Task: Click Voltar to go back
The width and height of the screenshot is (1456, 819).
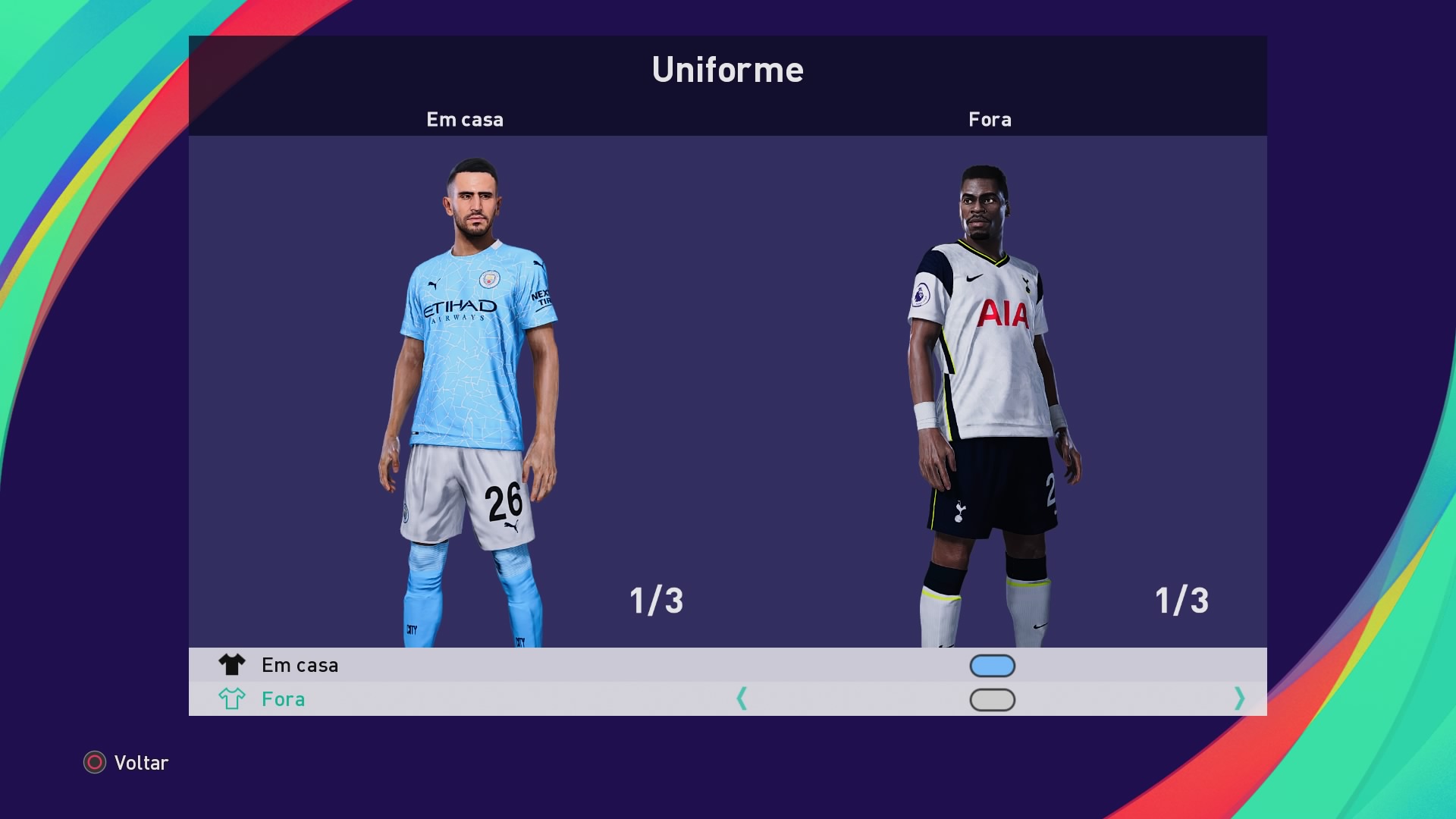Action: (141, 764)
